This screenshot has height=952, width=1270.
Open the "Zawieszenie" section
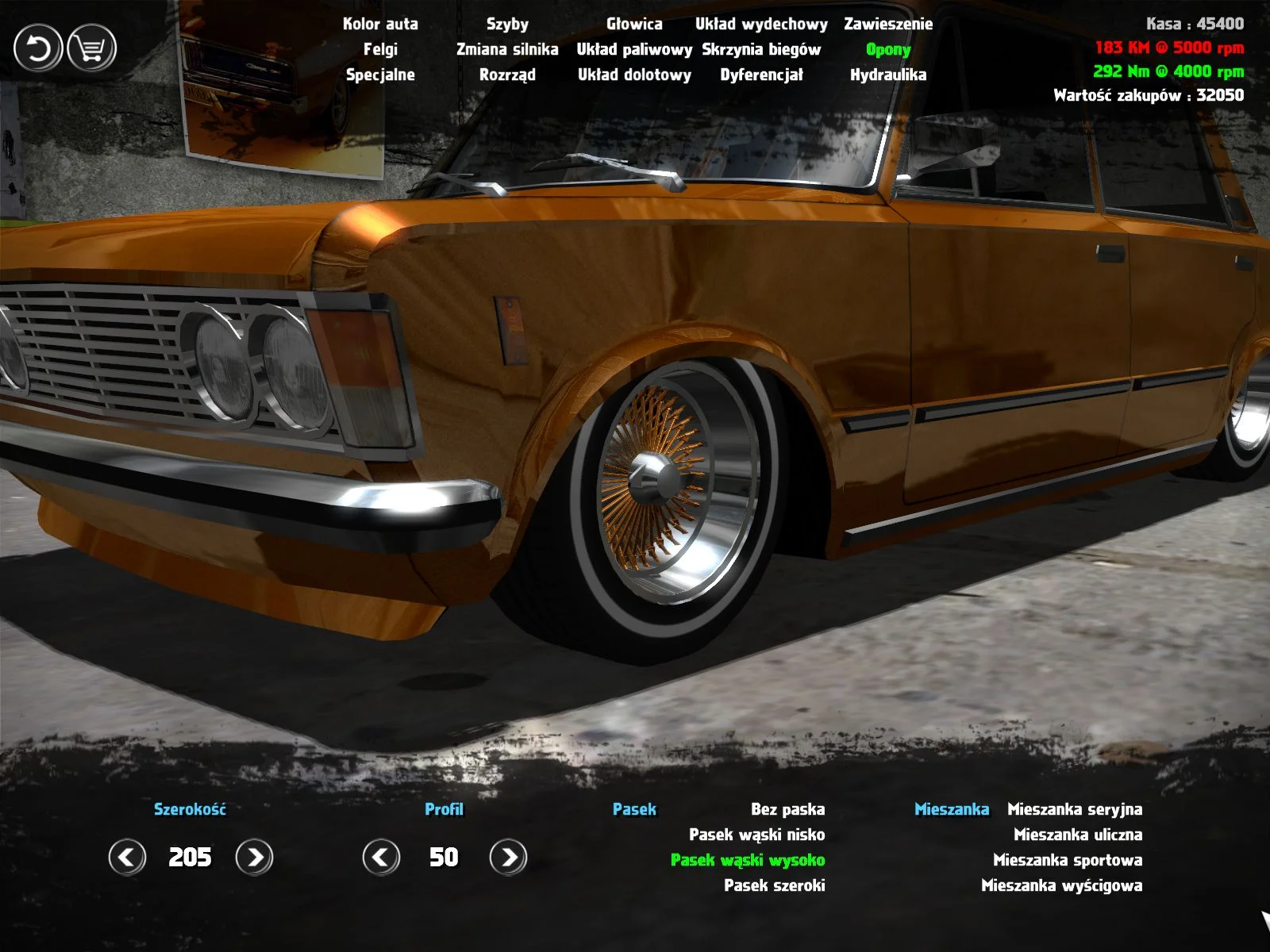pos(889,25)
